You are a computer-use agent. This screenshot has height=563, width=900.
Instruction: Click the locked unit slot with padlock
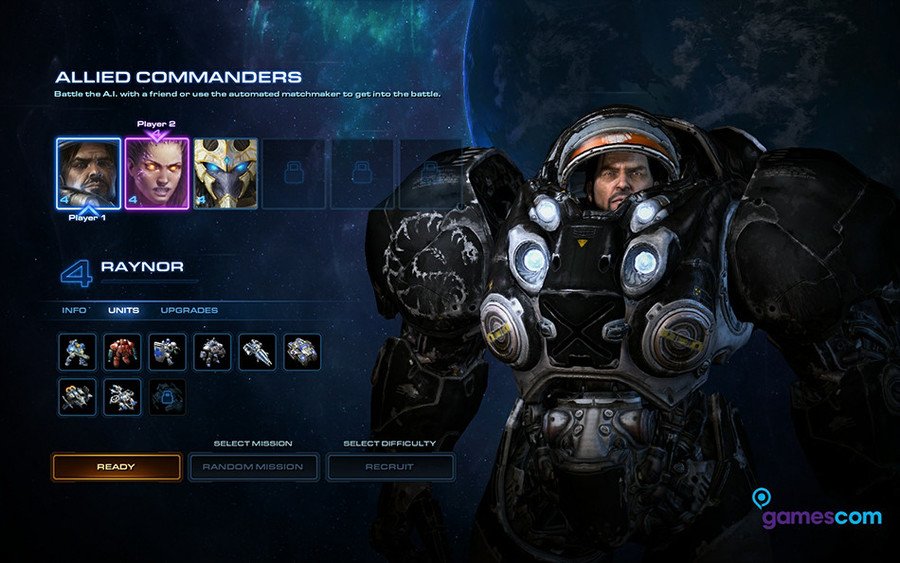click(167, 397)
